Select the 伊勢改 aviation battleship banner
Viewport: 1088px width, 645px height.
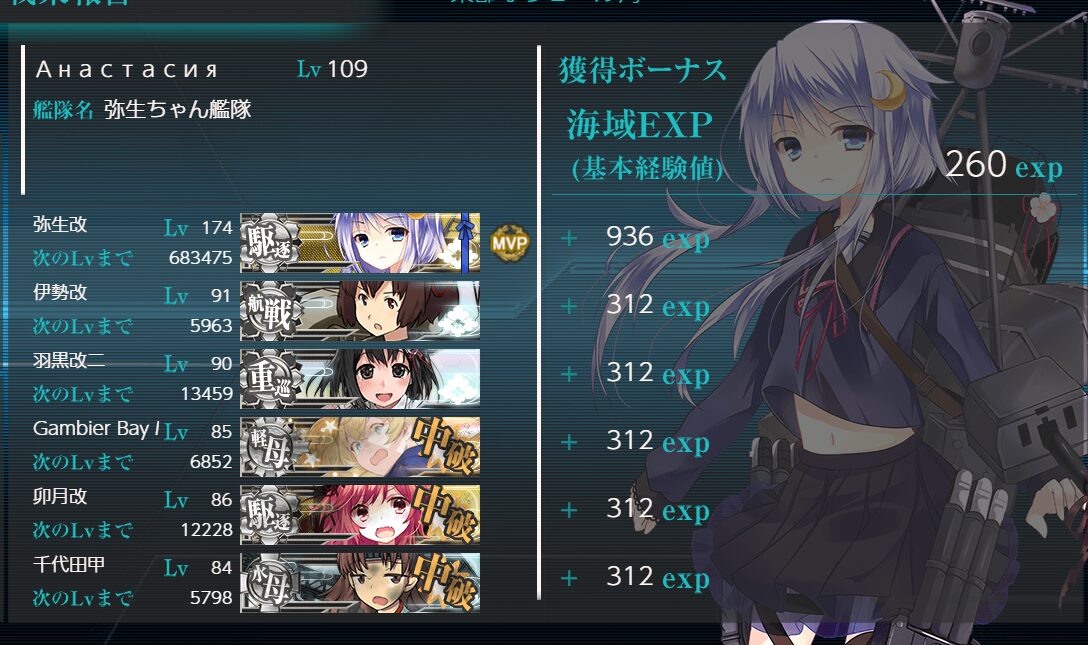(360, 310)
